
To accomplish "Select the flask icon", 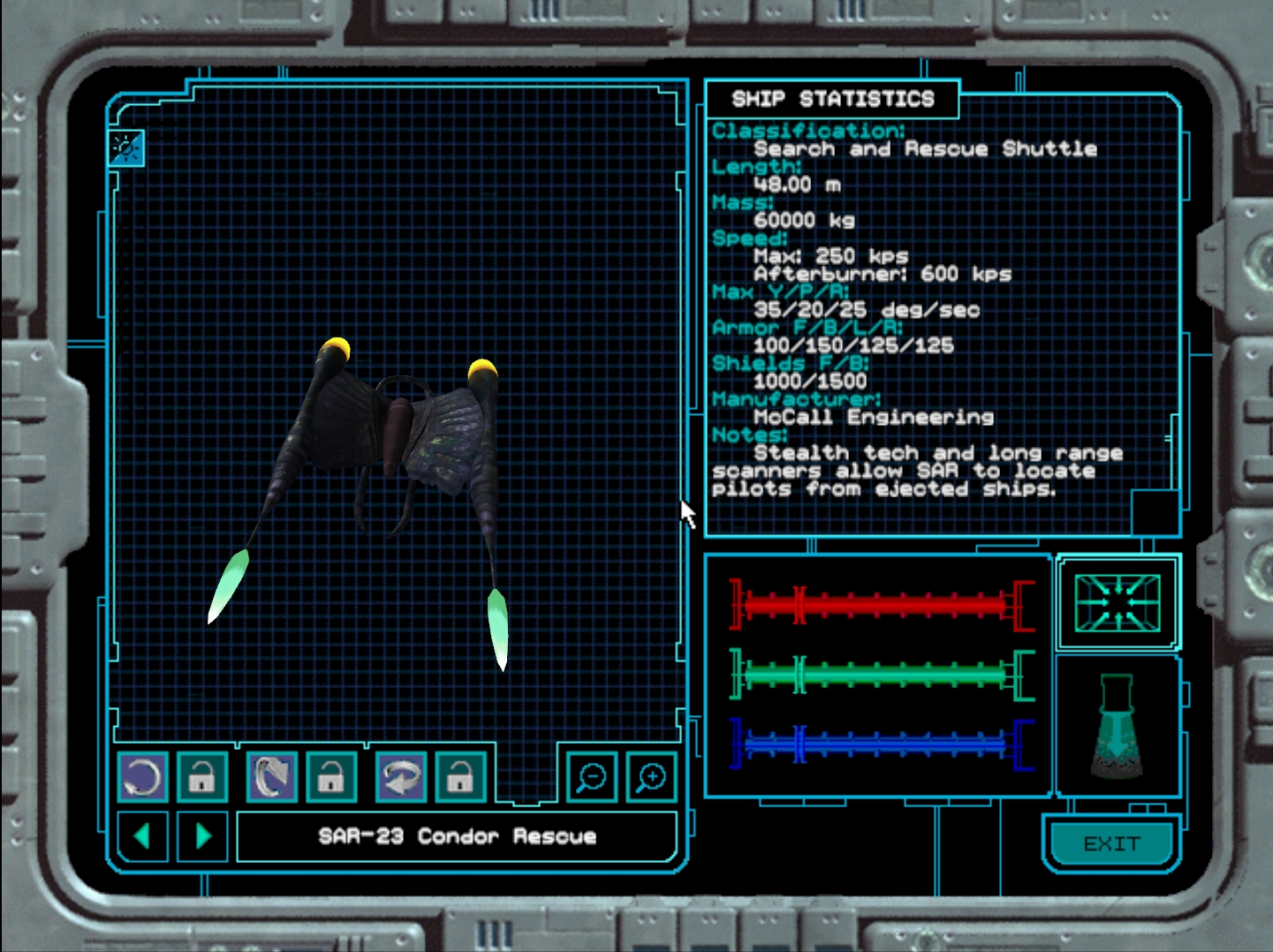I will point(1118,727).
